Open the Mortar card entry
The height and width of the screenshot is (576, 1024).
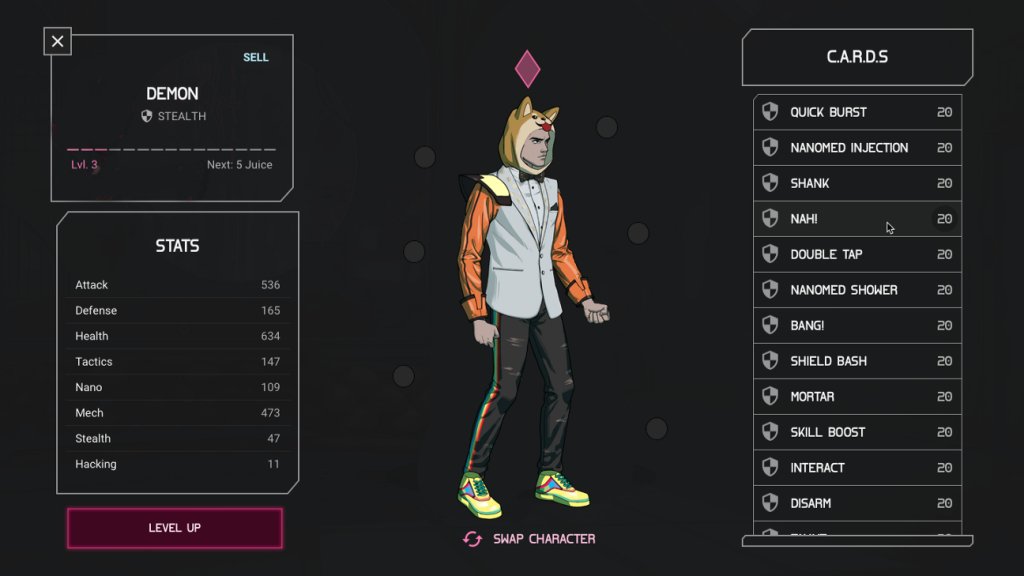[857, 397]
